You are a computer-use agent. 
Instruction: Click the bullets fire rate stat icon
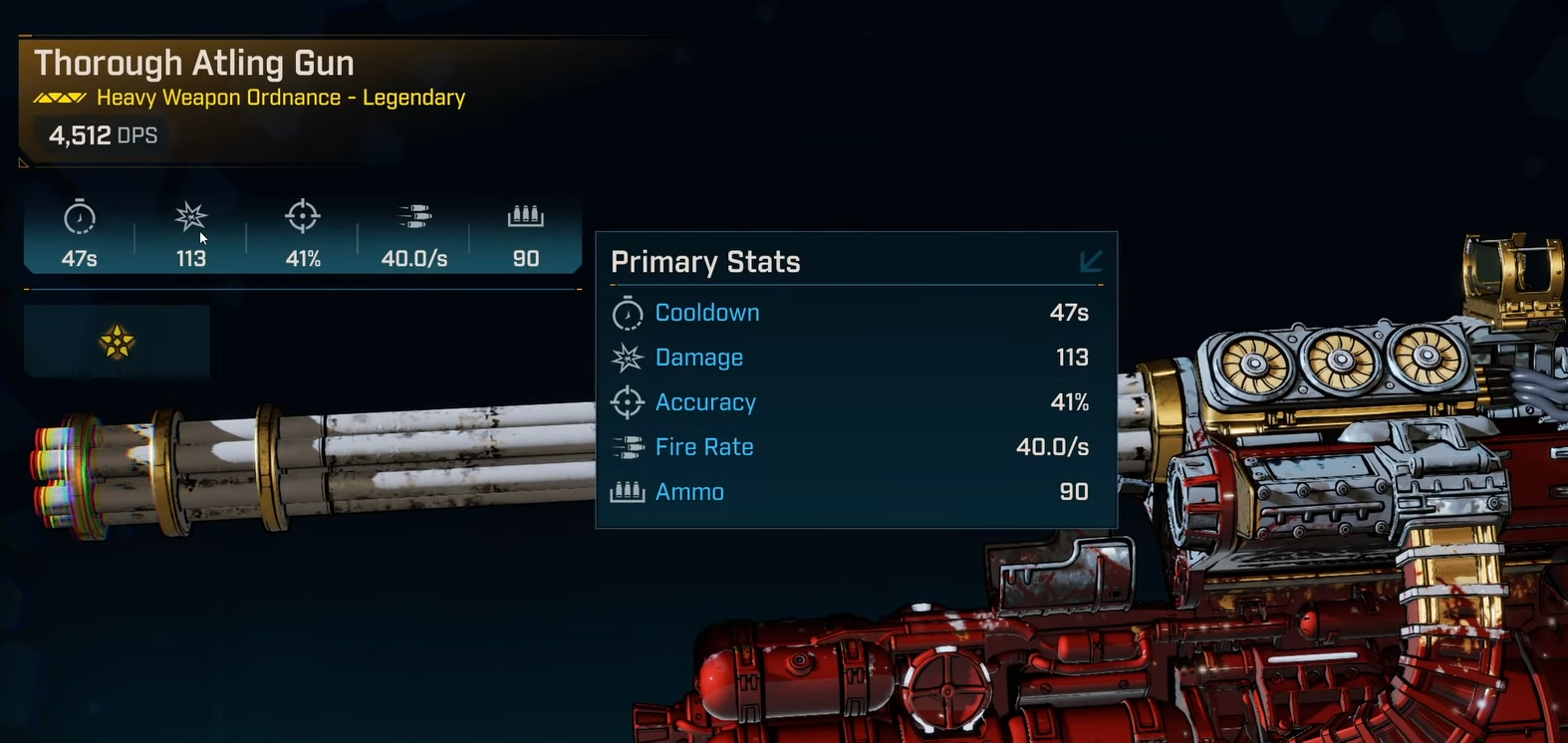(x=414, y=216)
